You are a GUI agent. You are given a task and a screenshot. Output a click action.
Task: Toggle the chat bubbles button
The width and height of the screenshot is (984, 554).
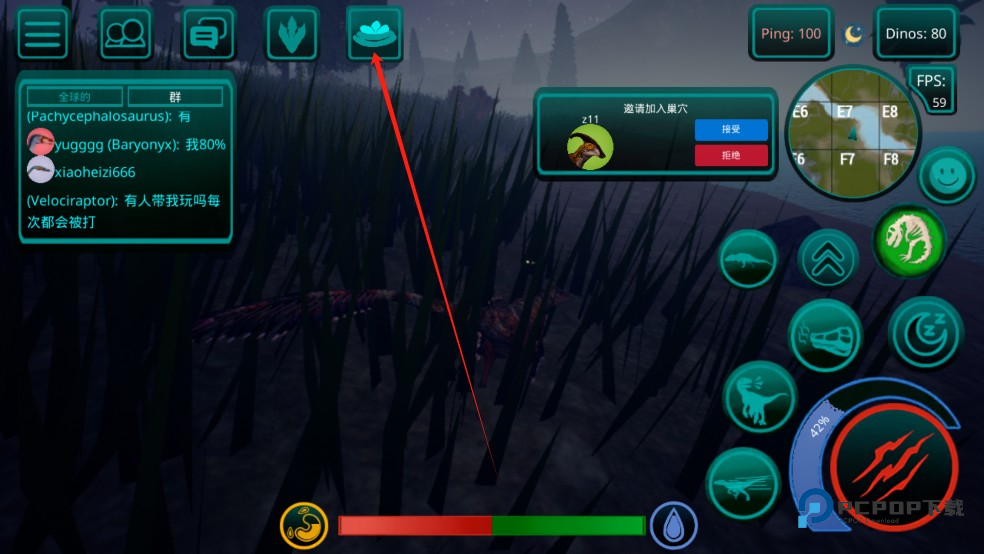(x=209, y=34)
